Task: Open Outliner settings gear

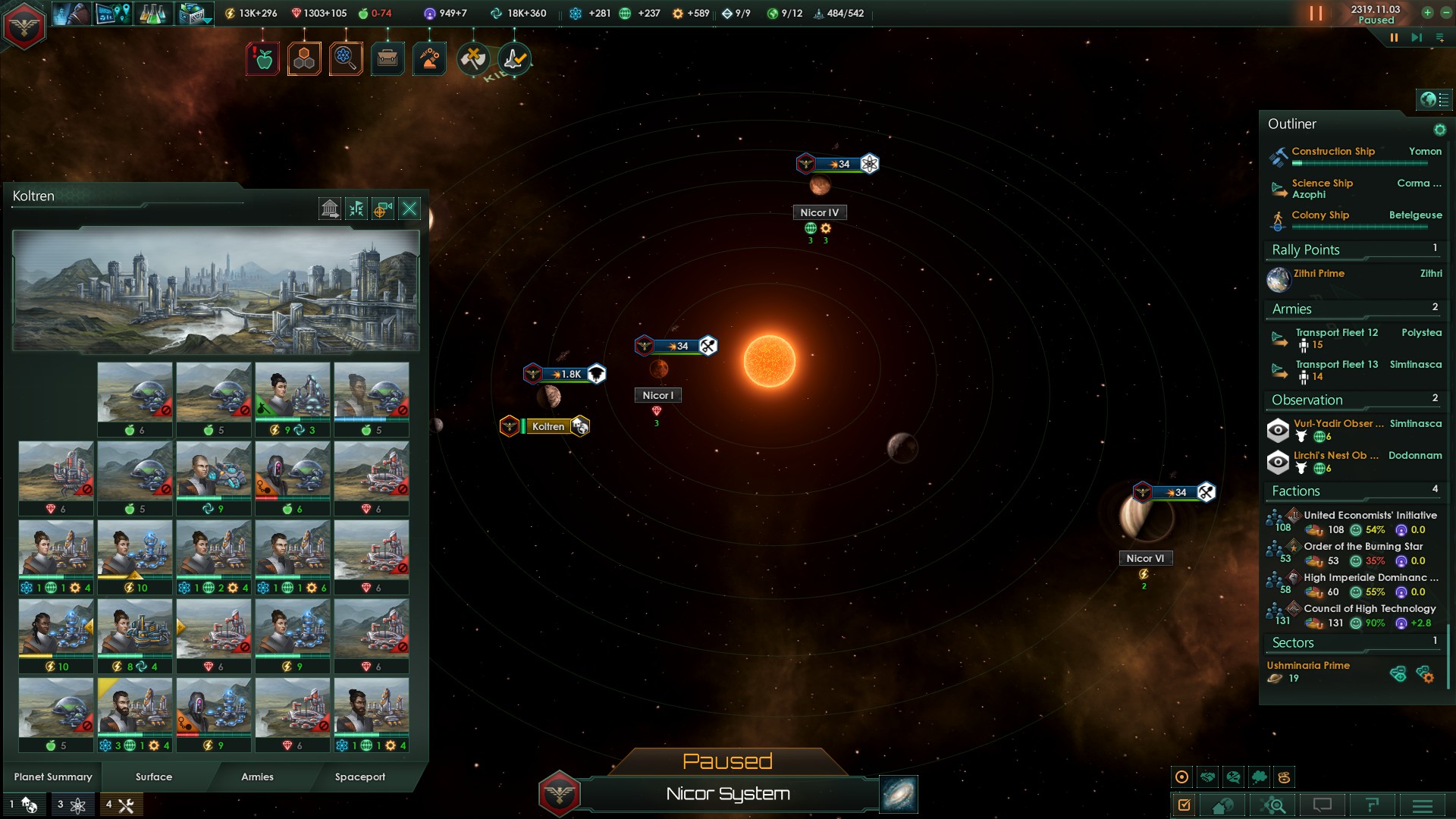Action: click(1439, 130)
